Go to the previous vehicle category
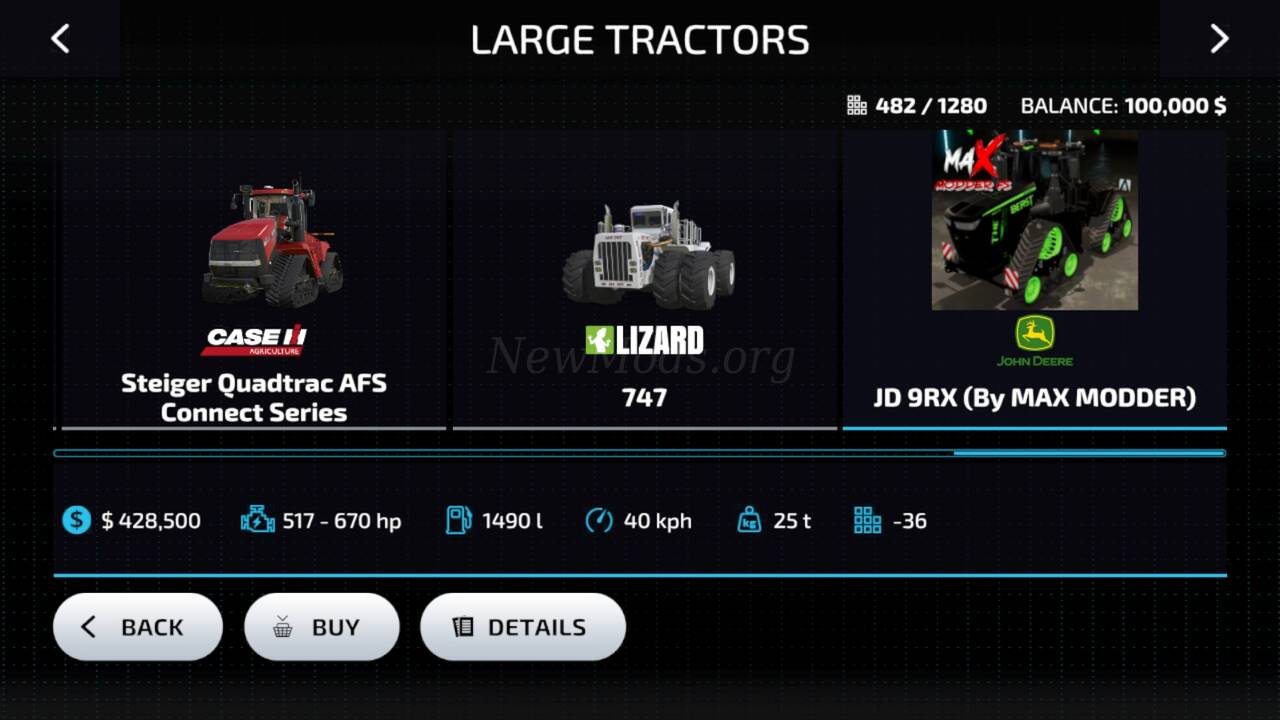Image resolution: width=1280 pixels, height=720 pixels. click(x=60, y=39)
